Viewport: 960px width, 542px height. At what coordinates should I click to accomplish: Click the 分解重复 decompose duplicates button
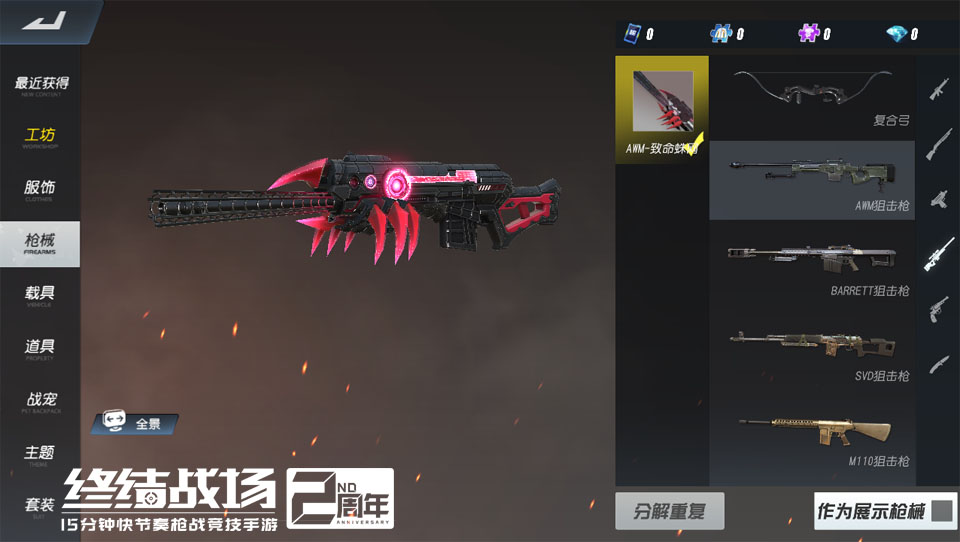click(x=669, y=512)
